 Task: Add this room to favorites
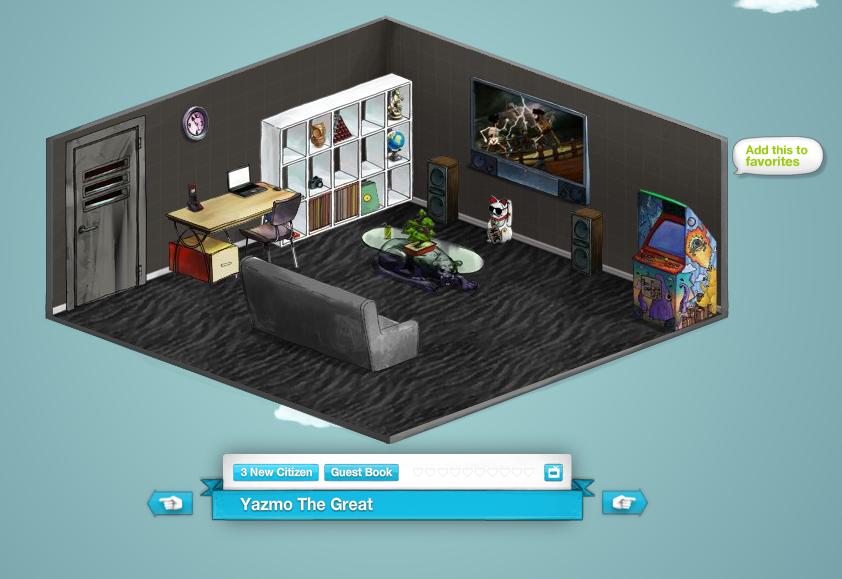click(x=777, y=156)
